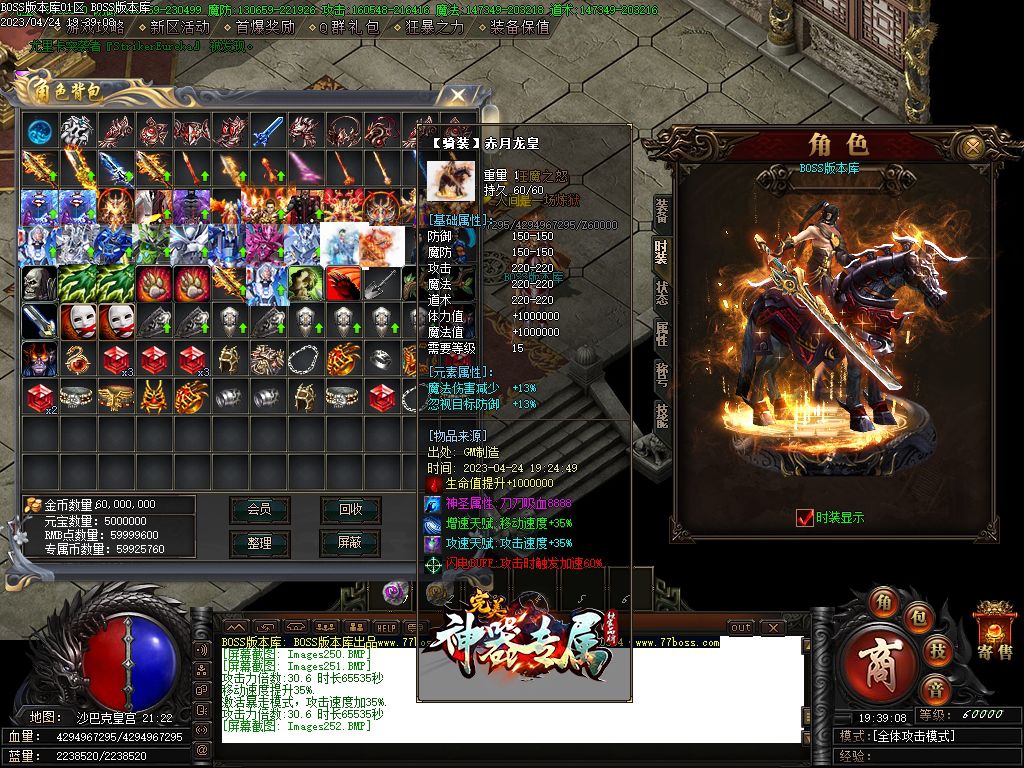The image size is (1024, 768).
Task: Close the 角色 character panel
Action: pyautogui.click(x=970, y=147)
